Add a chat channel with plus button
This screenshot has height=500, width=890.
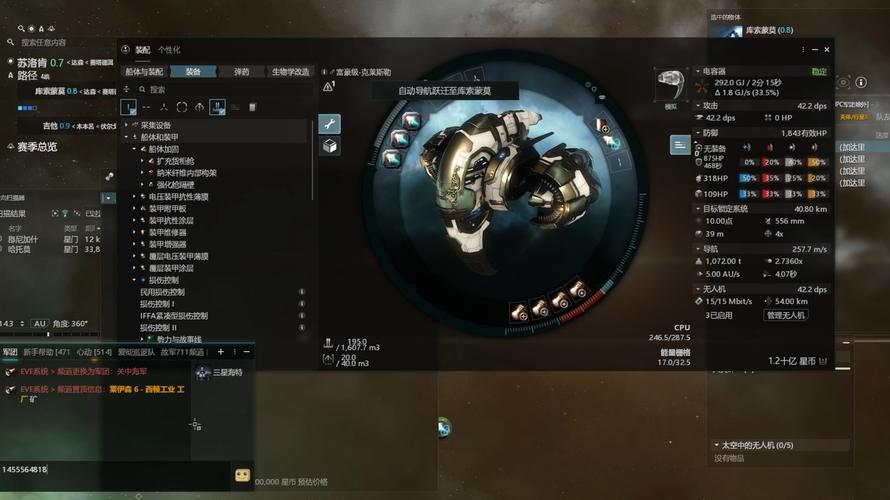pyautogui.click(x=221, y=352)
